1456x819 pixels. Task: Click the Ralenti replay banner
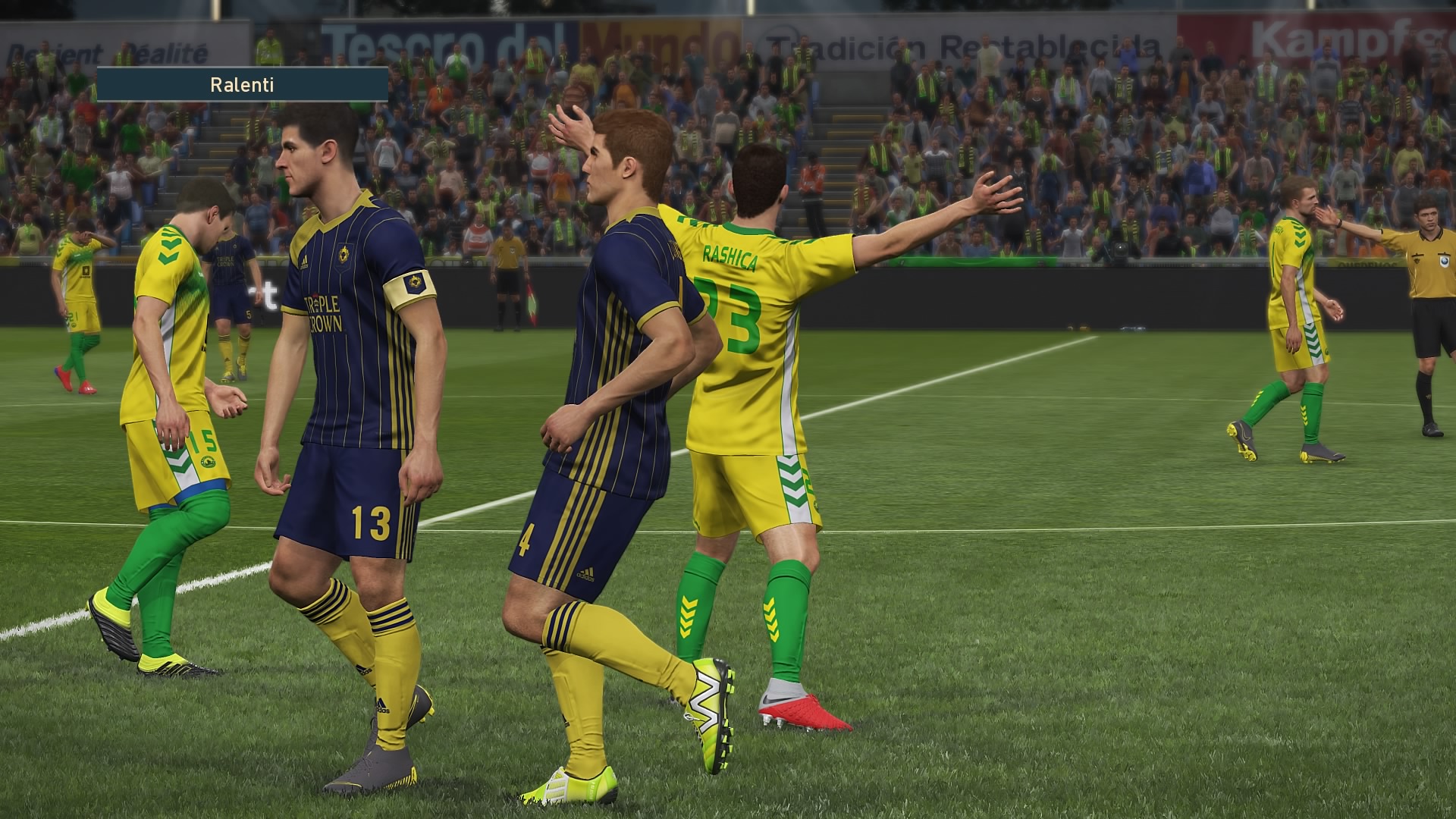(x=242, y=85)
